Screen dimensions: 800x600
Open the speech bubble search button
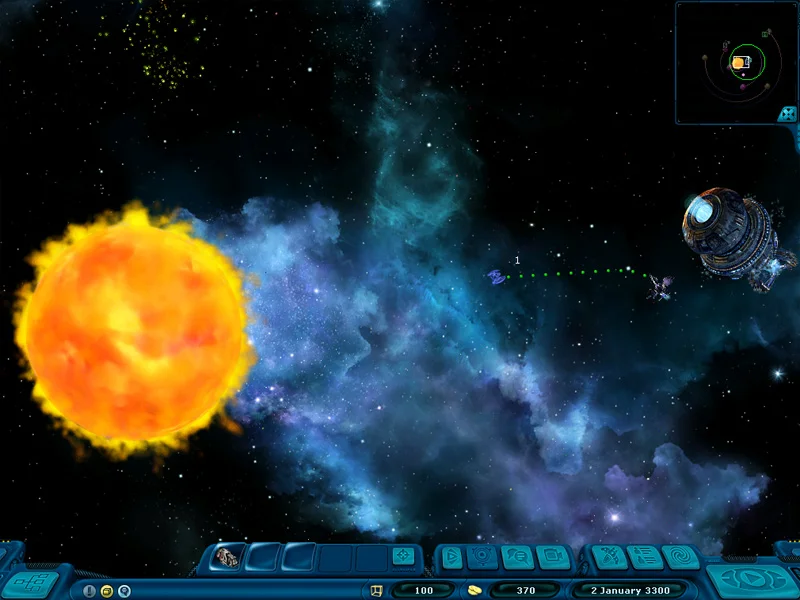517,557
